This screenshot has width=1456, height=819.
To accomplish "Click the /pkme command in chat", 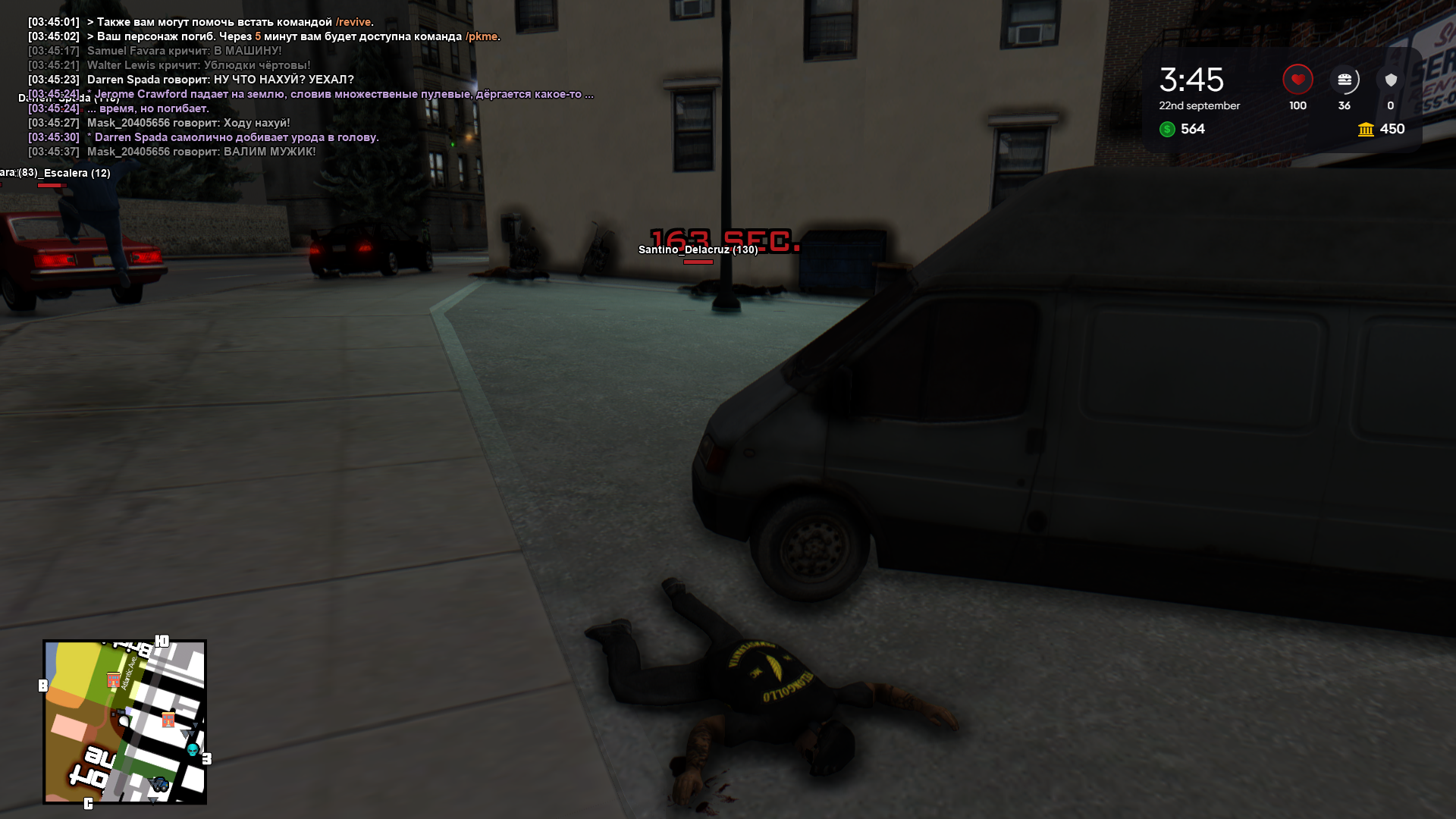I will pyautogui.click(x=482, y=36).
